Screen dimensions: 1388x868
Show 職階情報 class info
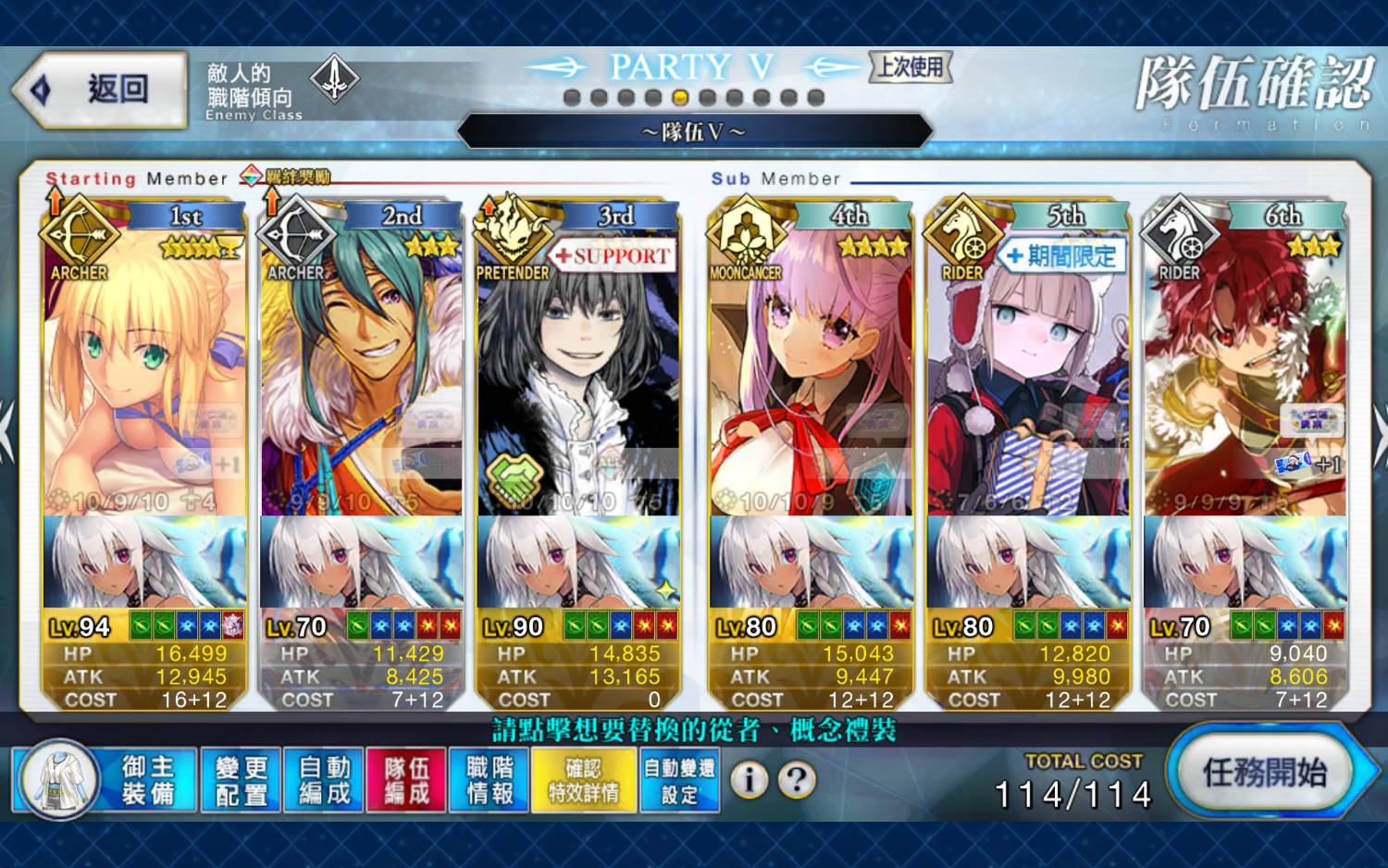click(x=490, y=780)
